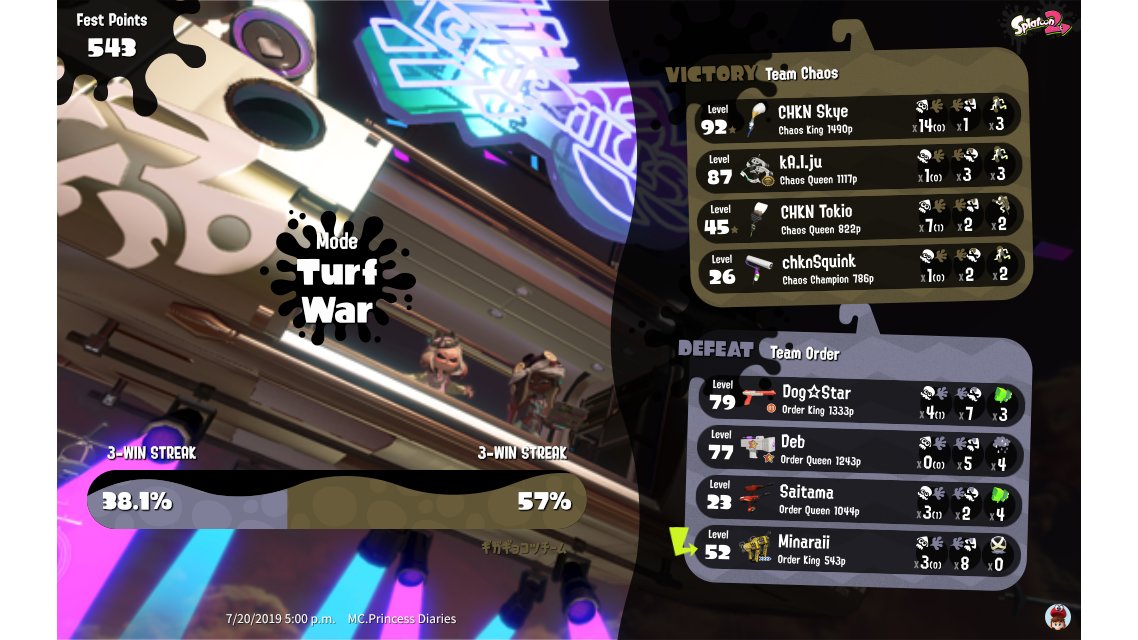Viewport: 1138px width, 640px height.
Task: Choose the CHKN Tokio player entry
Action: tap(858, 219)
